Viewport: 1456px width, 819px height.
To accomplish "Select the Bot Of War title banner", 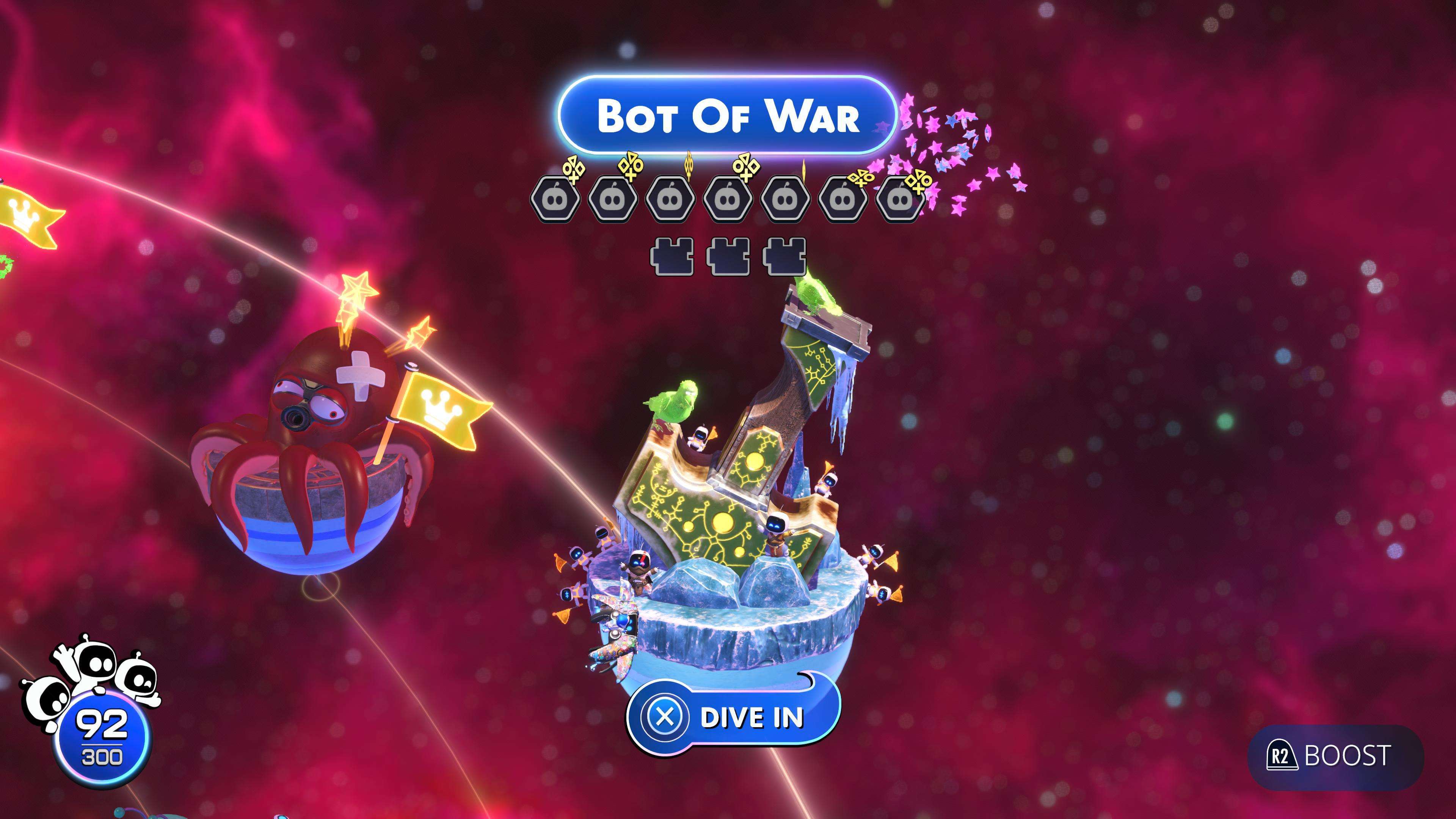I will [x=728, y=115].
